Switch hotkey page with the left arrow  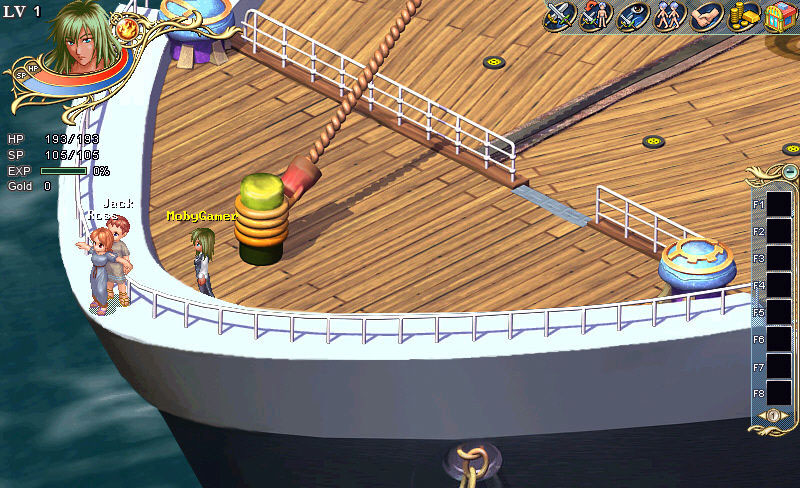coord(762,416)
